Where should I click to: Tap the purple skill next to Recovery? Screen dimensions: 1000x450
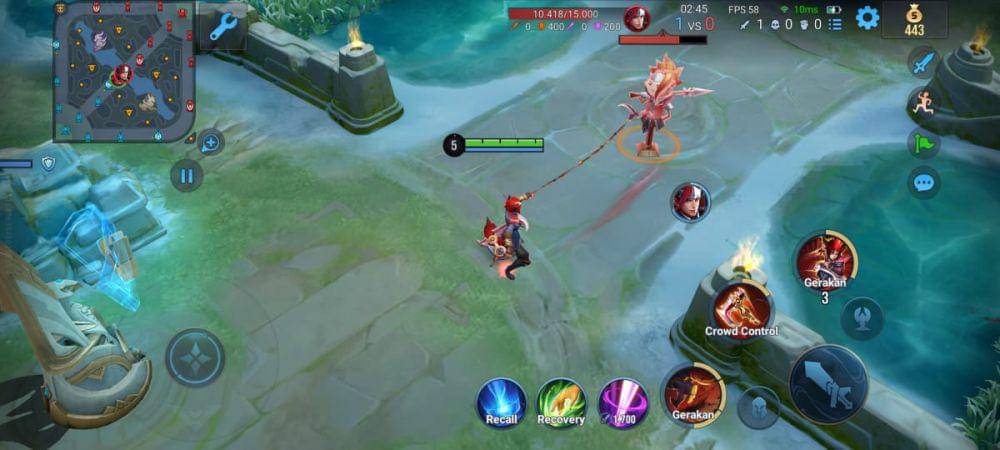tap(623, 402)
